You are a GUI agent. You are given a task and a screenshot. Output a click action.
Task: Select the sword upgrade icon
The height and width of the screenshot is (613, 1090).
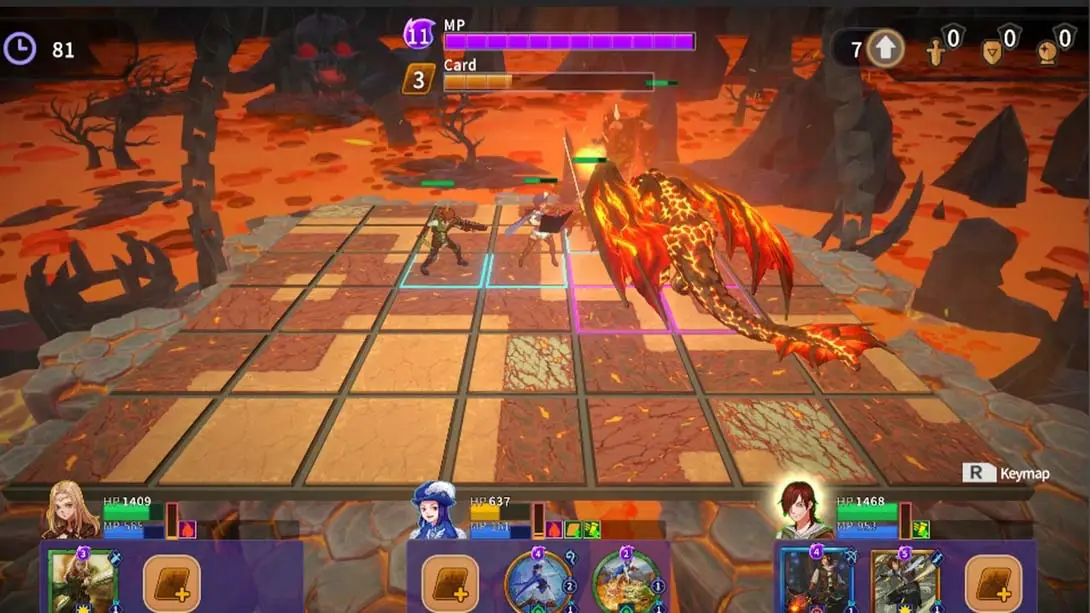937,50
